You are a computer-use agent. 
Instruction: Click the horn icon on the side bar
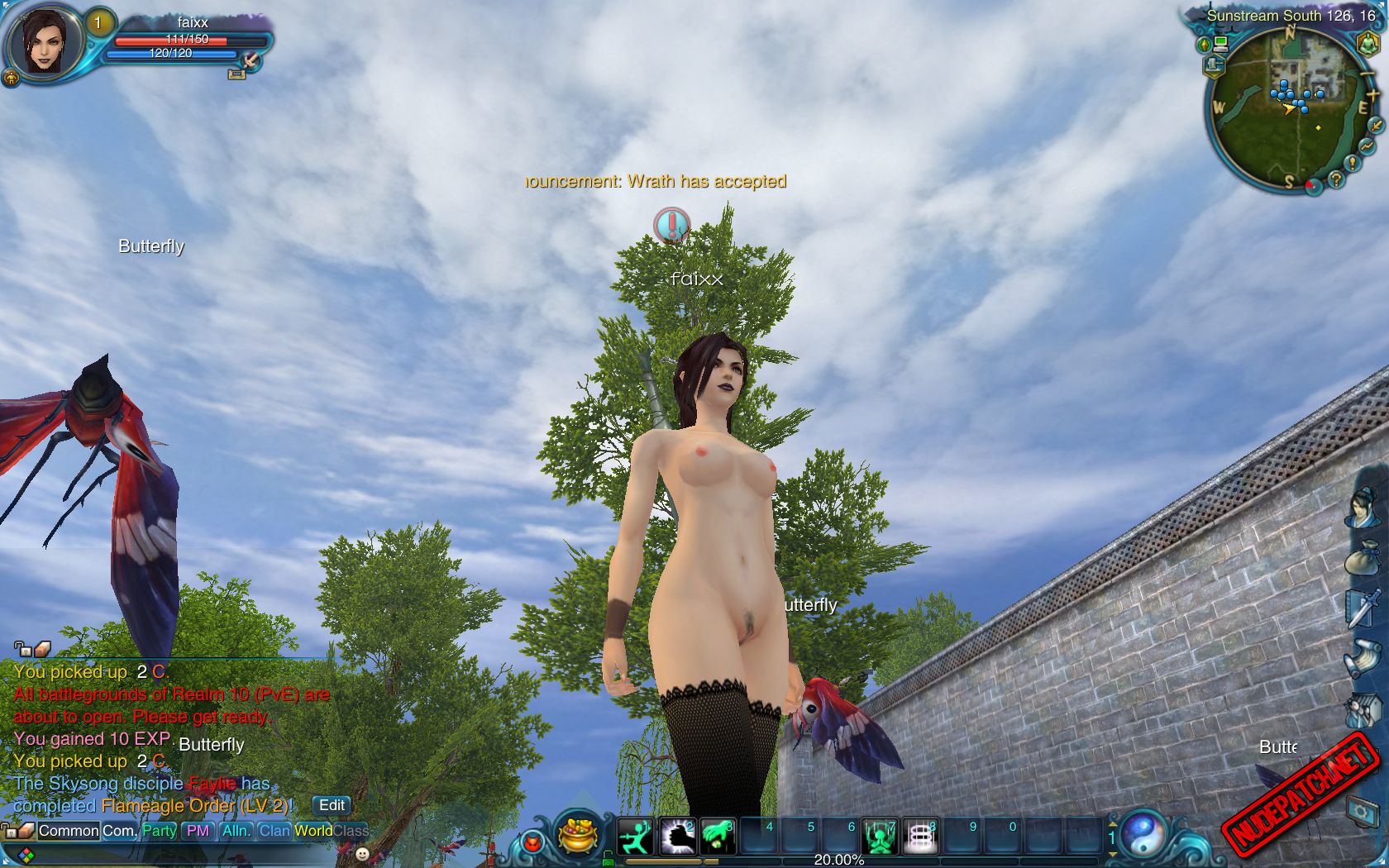click(x=1363, y=659)
